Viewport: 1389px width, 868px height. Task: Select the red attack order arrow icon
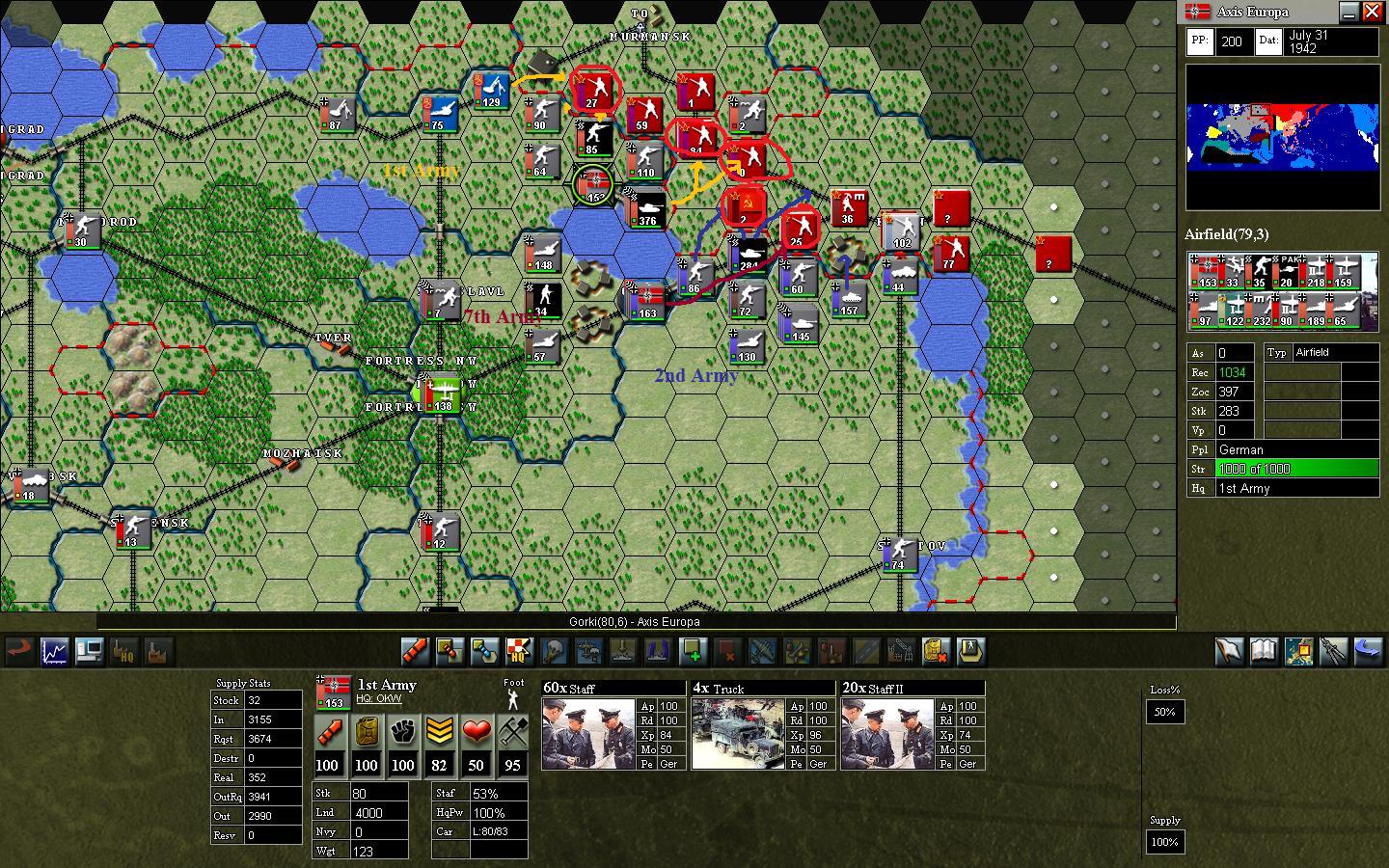pyautogui.click(x=414, y=653)
